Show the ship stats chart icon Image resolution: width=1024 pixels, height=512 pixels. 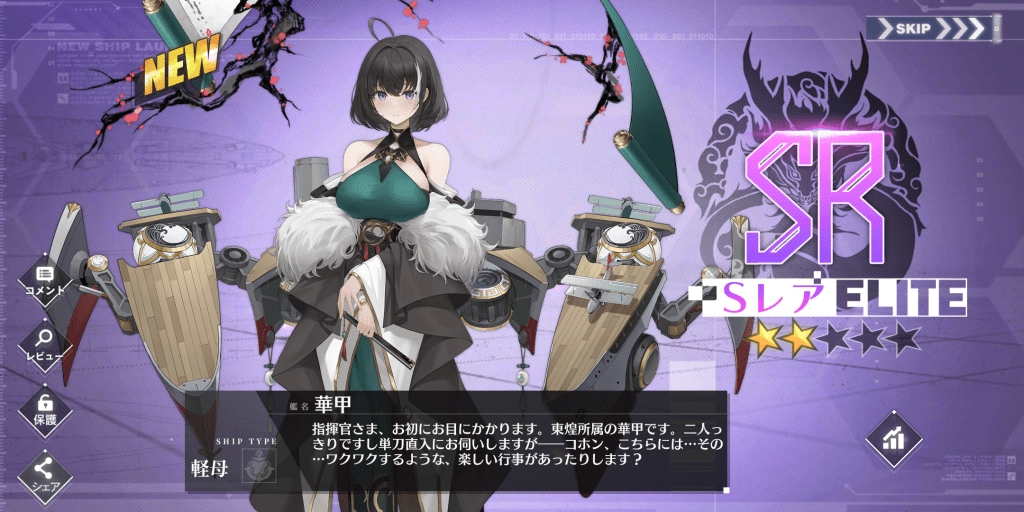(x=893, y=438)
